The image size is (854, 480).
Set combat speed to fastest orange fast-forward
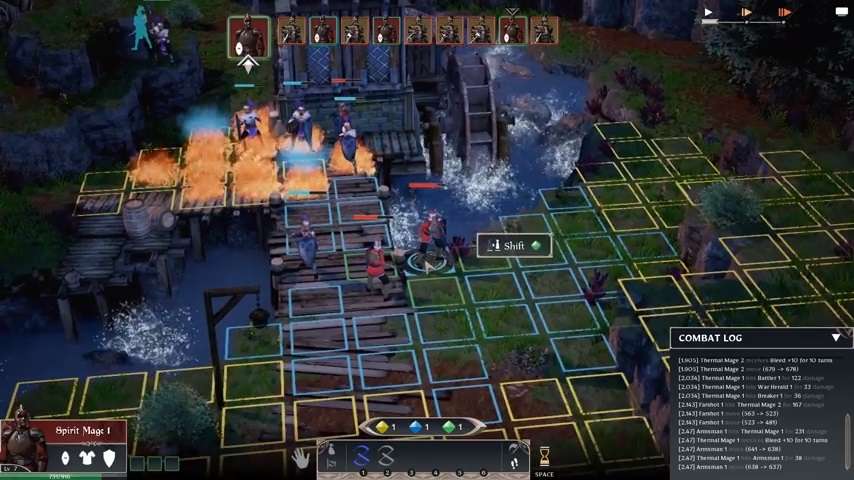coord(784,13)
